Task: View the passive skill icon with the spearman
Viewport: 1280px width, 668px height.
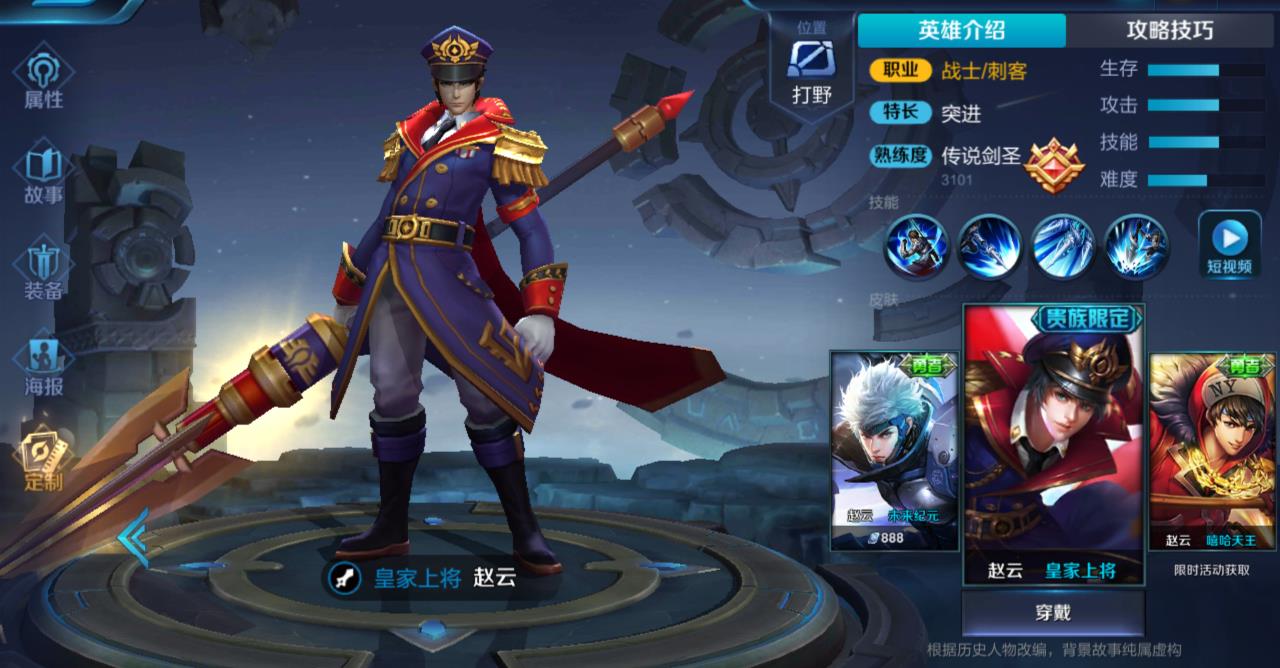Action: pos(917,246)
